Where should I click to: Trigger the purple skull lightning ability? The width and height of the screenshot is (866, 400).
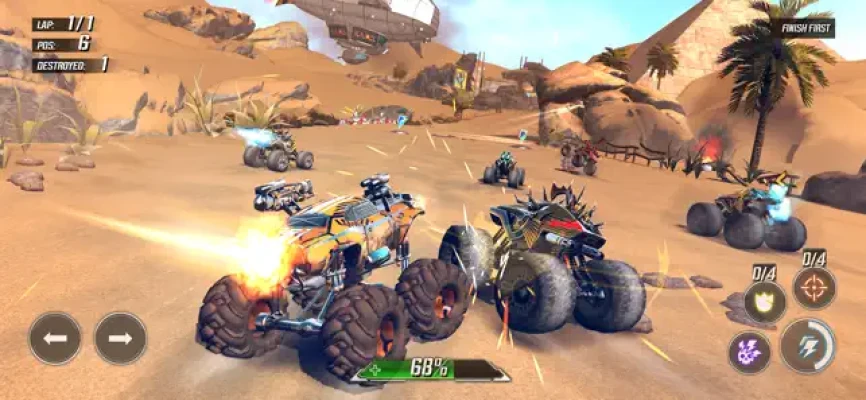[750, 352]
